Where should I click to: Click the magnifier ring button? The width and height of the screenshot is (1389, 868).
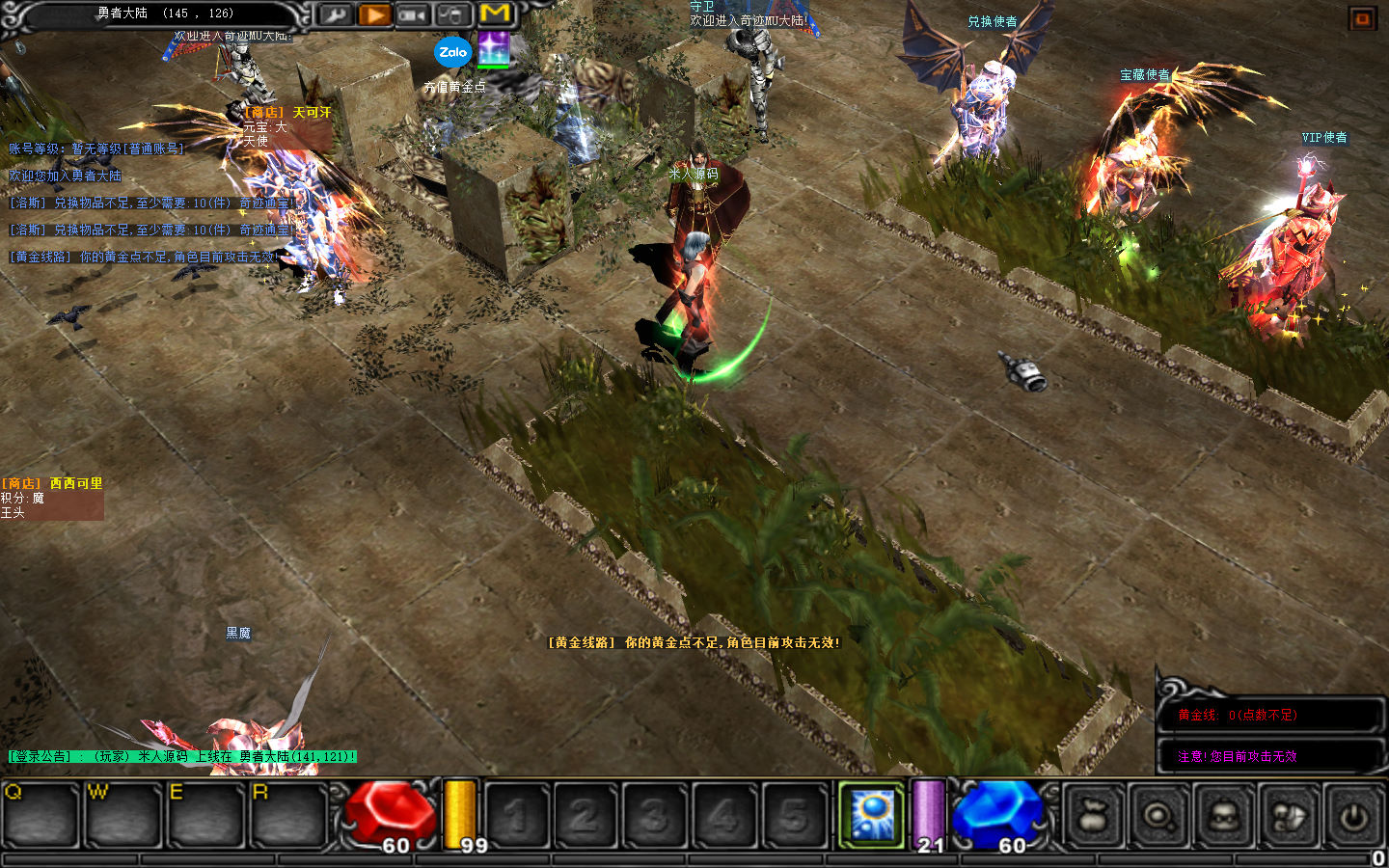(1159, 817)
